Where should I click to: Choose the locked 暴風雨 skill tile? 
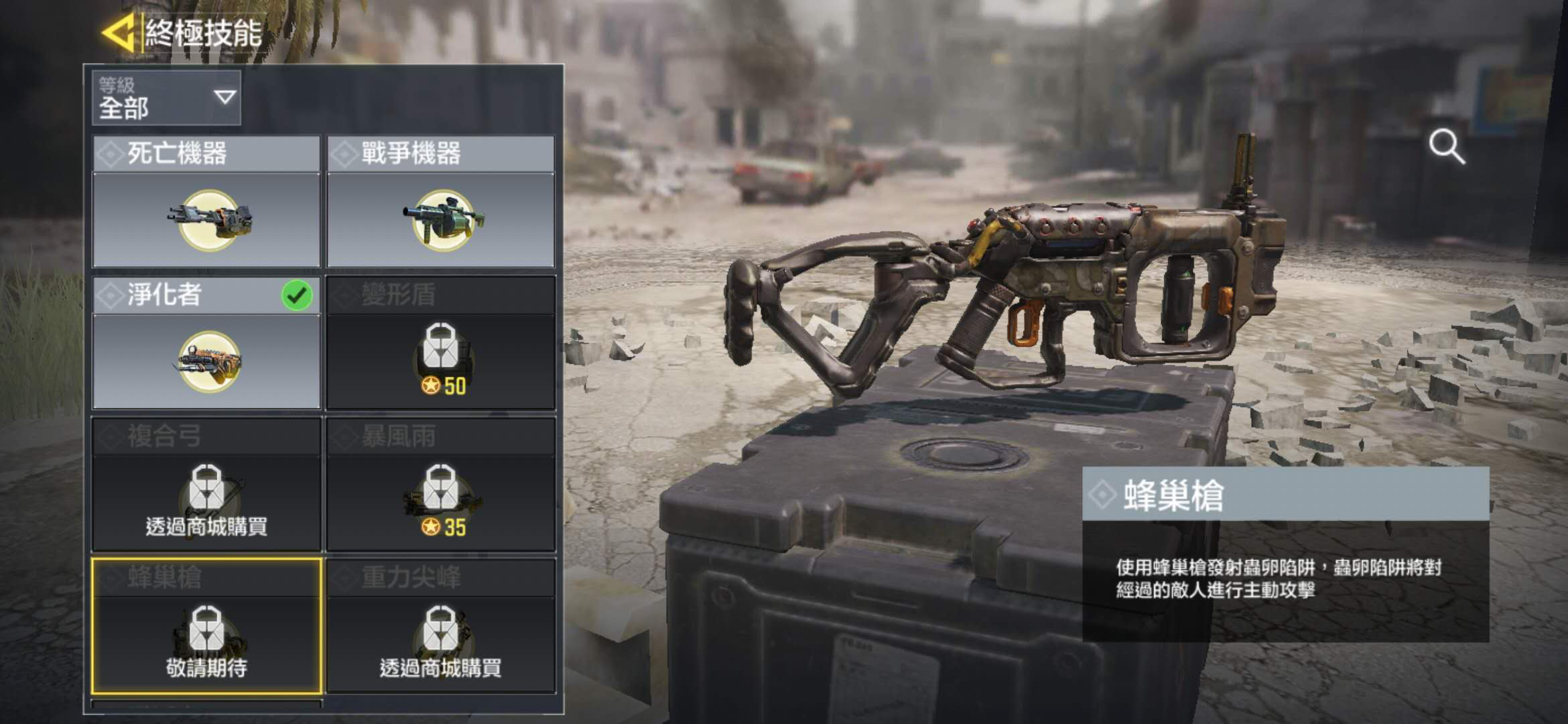(x=441, y=484)
